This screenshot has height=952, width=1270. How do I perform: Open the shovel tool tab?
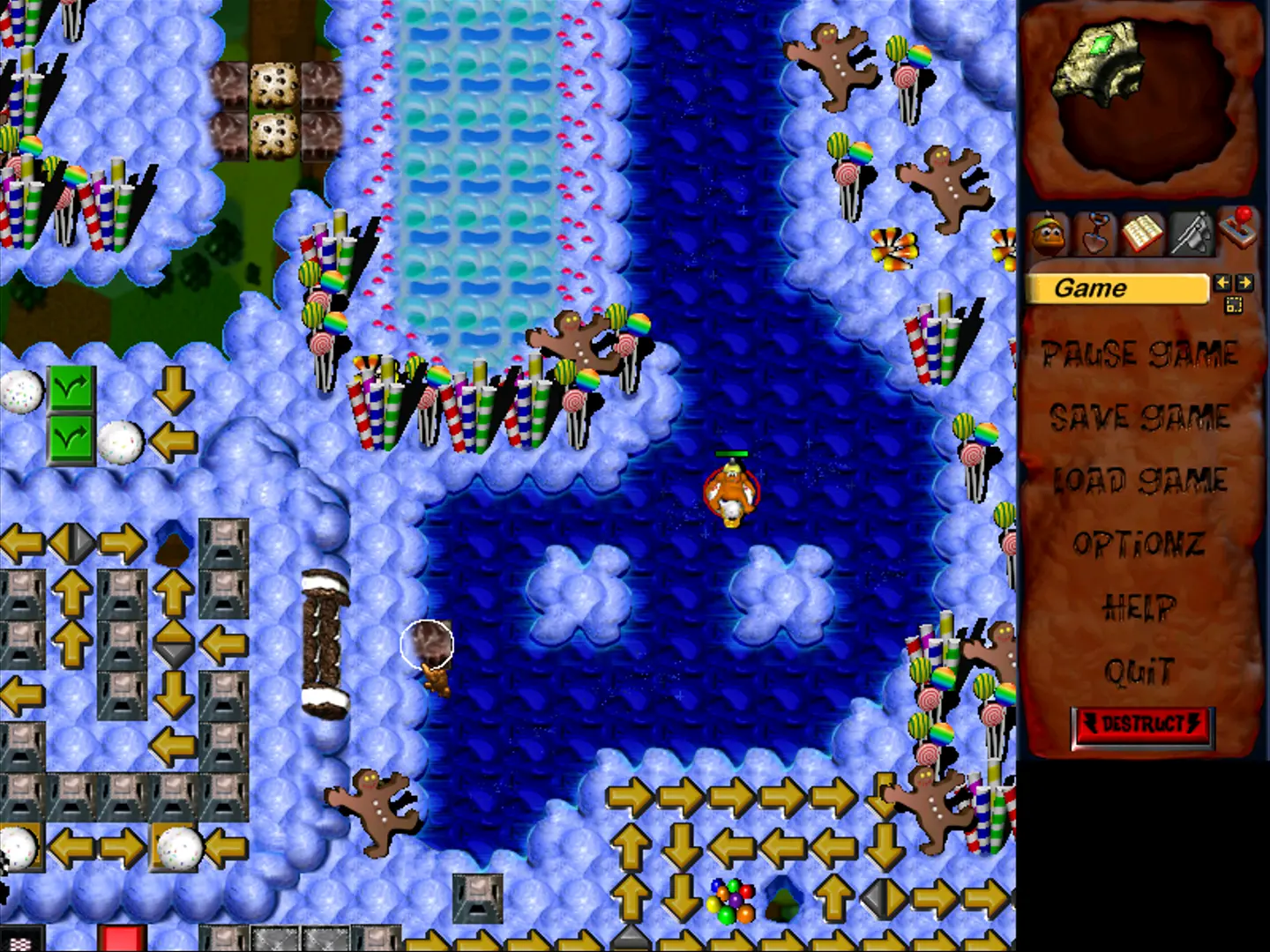pos(1096,234)
